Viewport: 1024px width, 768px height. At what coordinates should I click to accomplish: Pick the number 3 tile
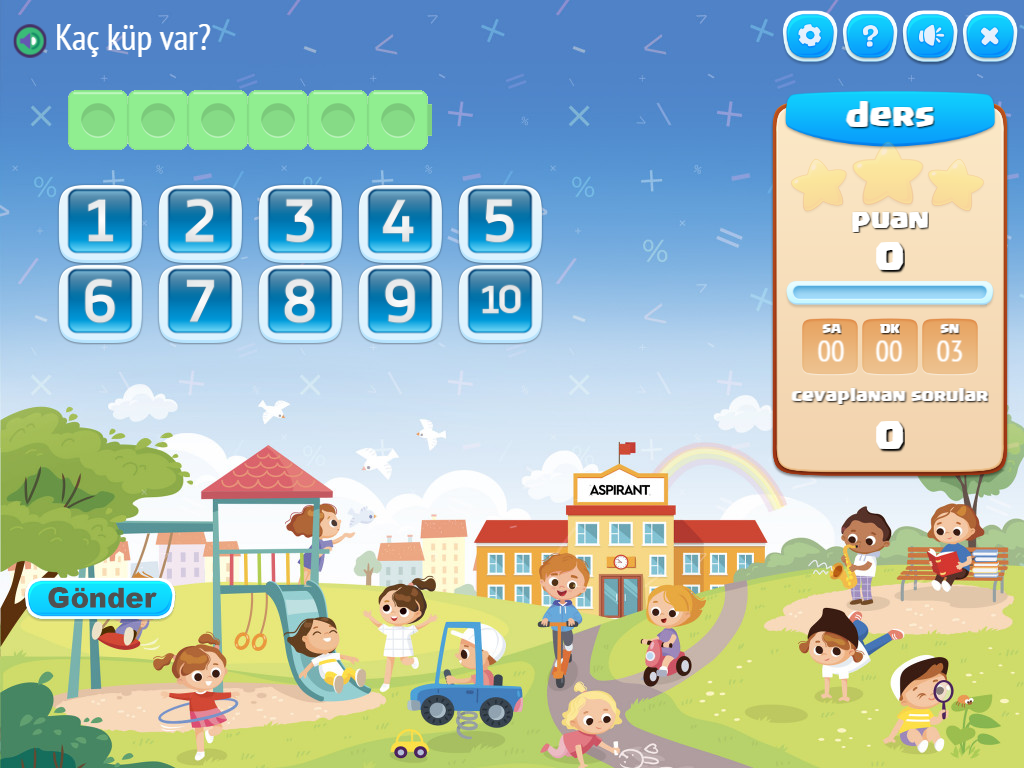pos(300,223)
